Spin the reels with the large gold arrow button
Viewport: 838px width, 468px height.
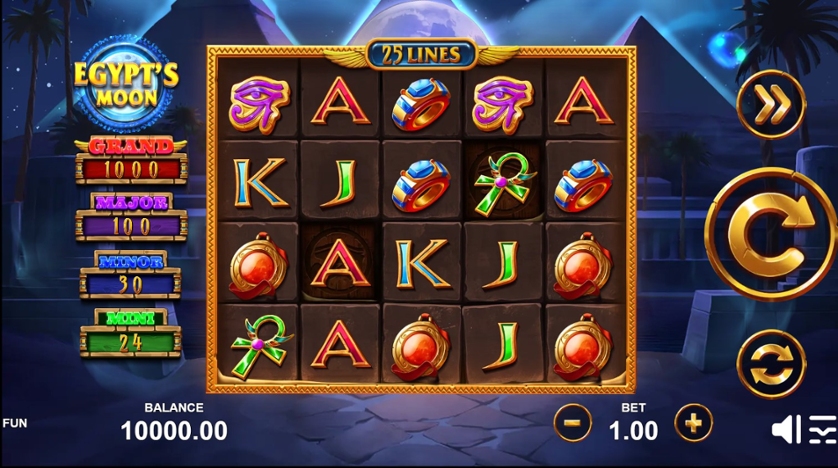770,233
